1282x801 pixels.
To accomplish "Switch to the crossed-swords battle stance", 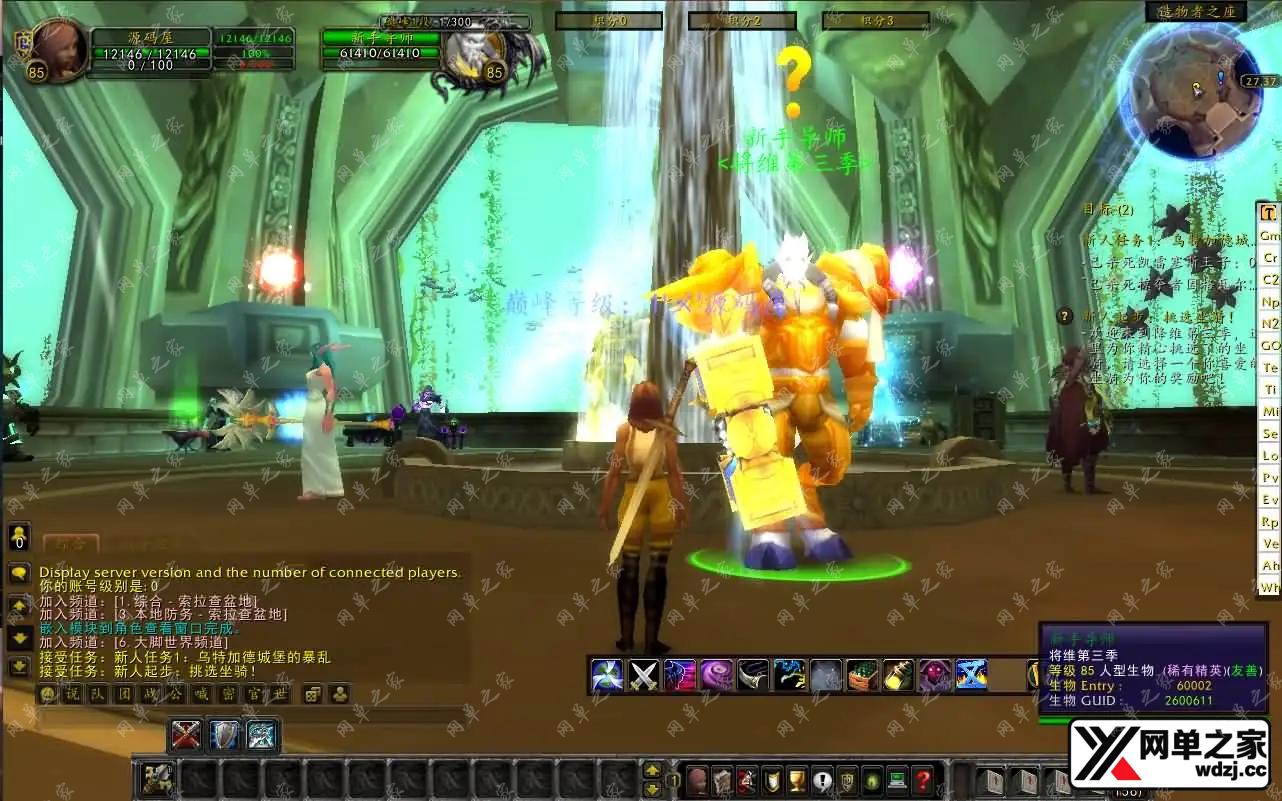I will 187,736.
